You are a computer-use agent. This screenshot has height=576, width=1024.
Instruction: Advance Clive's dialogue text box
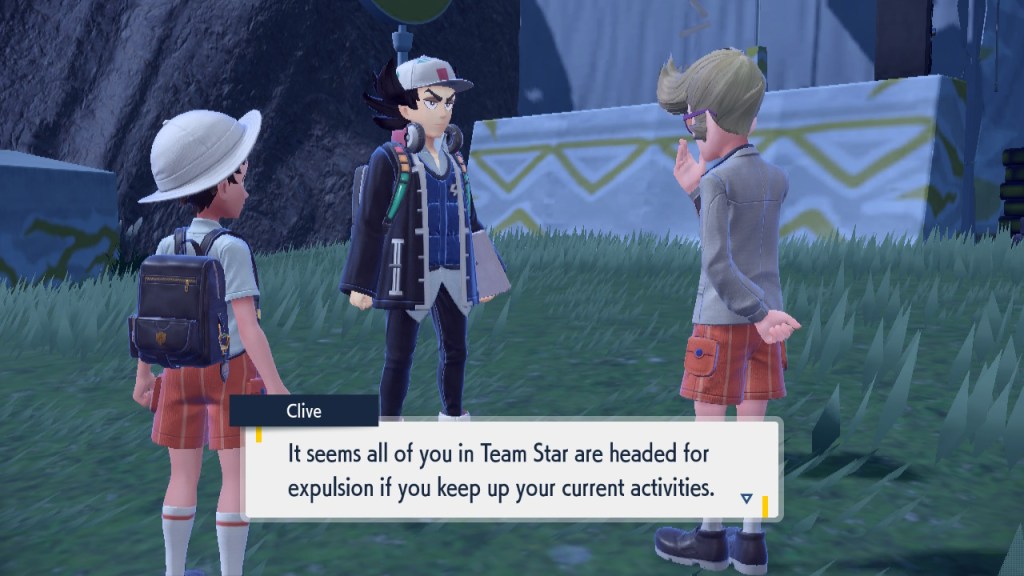click(510, 470)
